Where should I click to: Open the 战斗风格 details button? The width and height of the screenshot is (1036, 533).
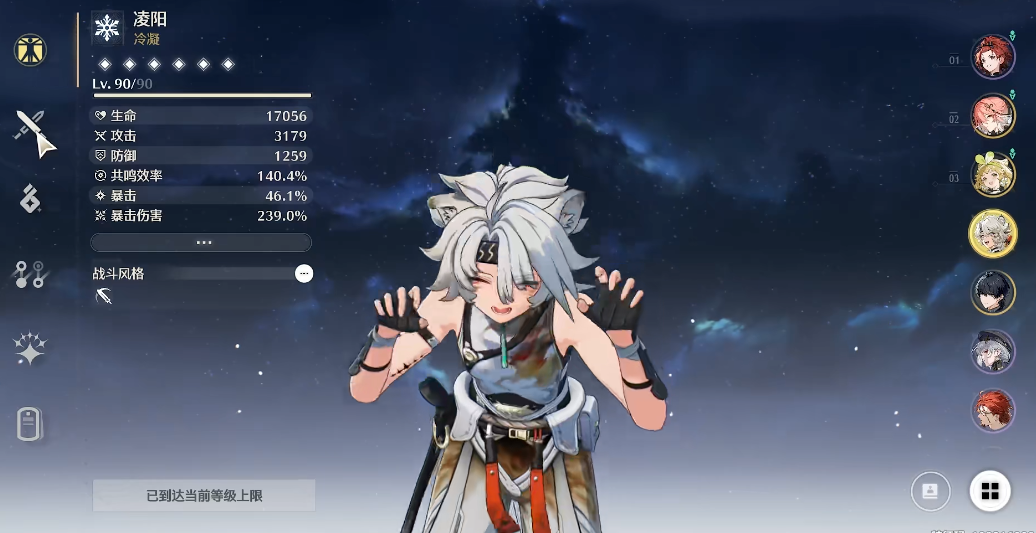pos(304,273)
